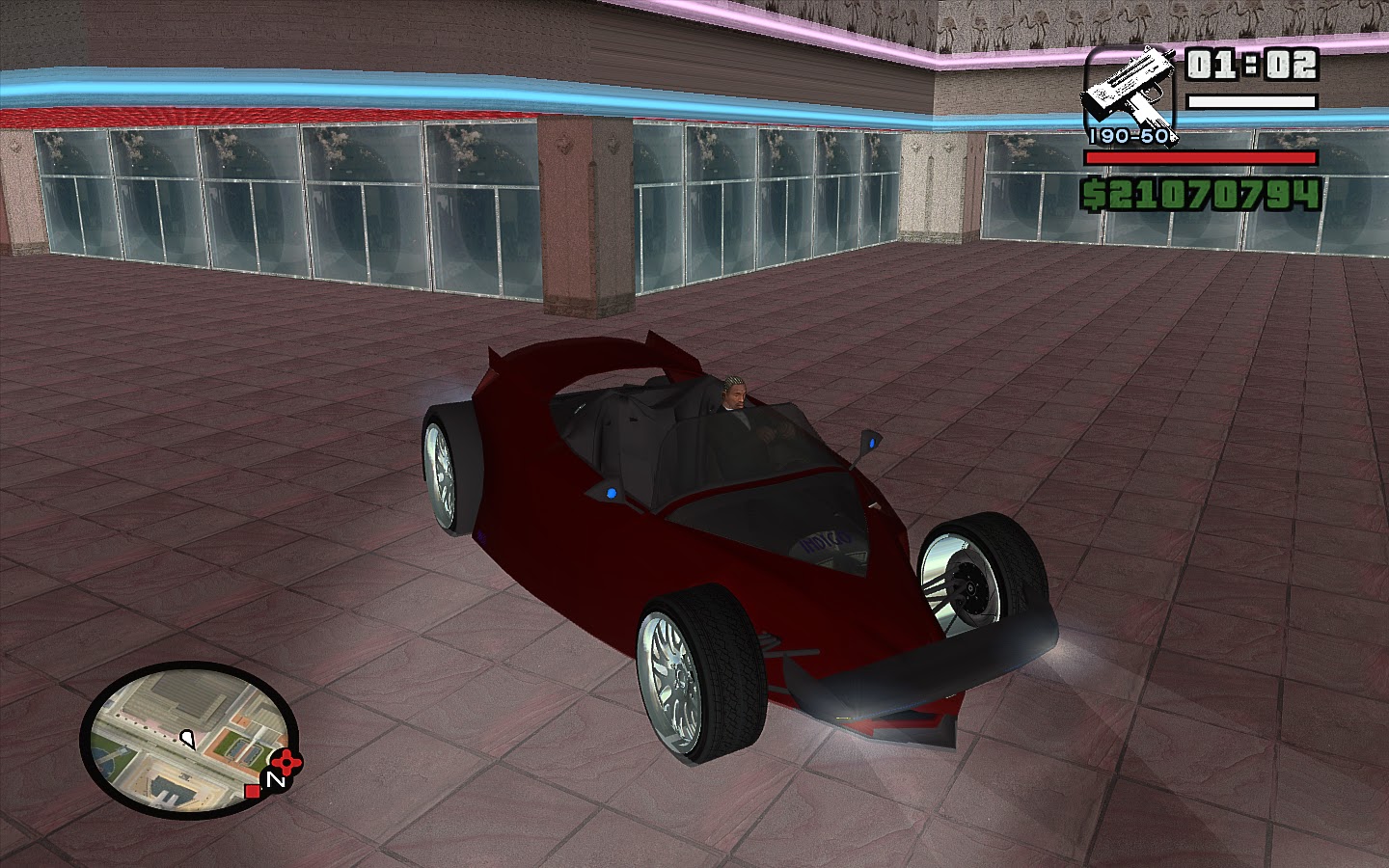Click the 'N' north indicator on the minimap
Viewport: 1389px width, 868px height.
pos(276,778)
